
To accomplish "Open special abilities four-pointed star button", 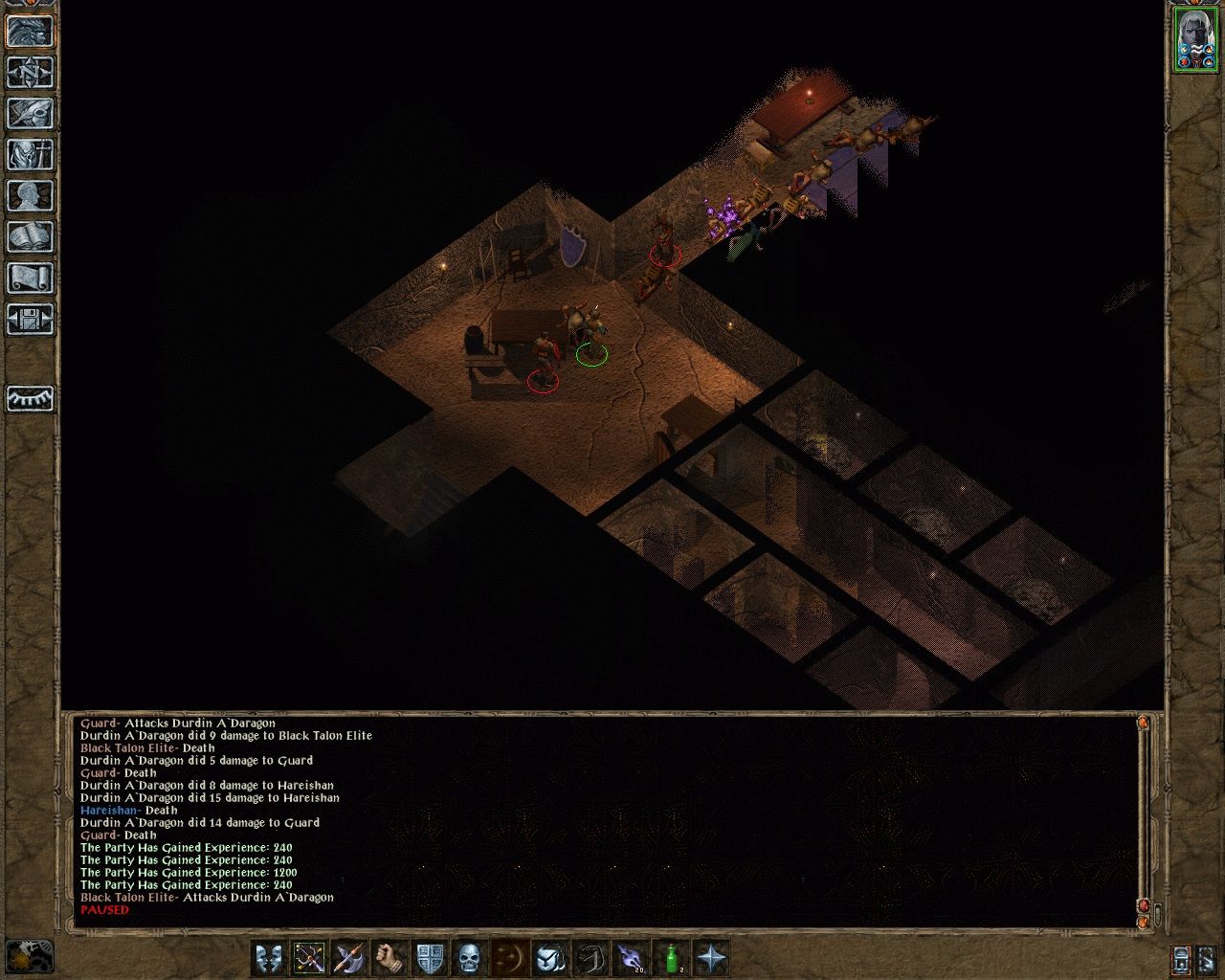I will 712,957.
